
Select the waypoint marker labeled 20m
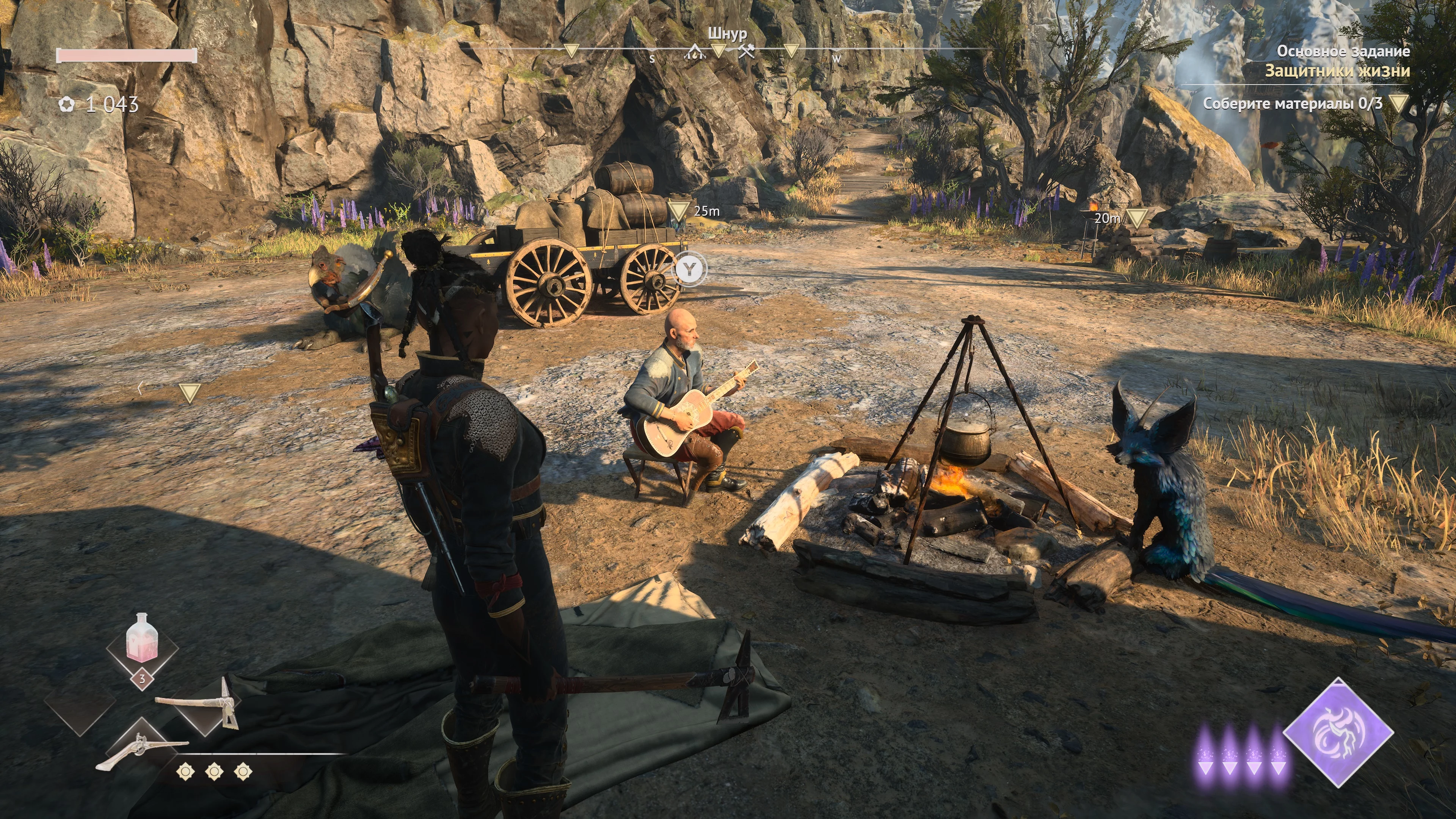(1137, 218)
